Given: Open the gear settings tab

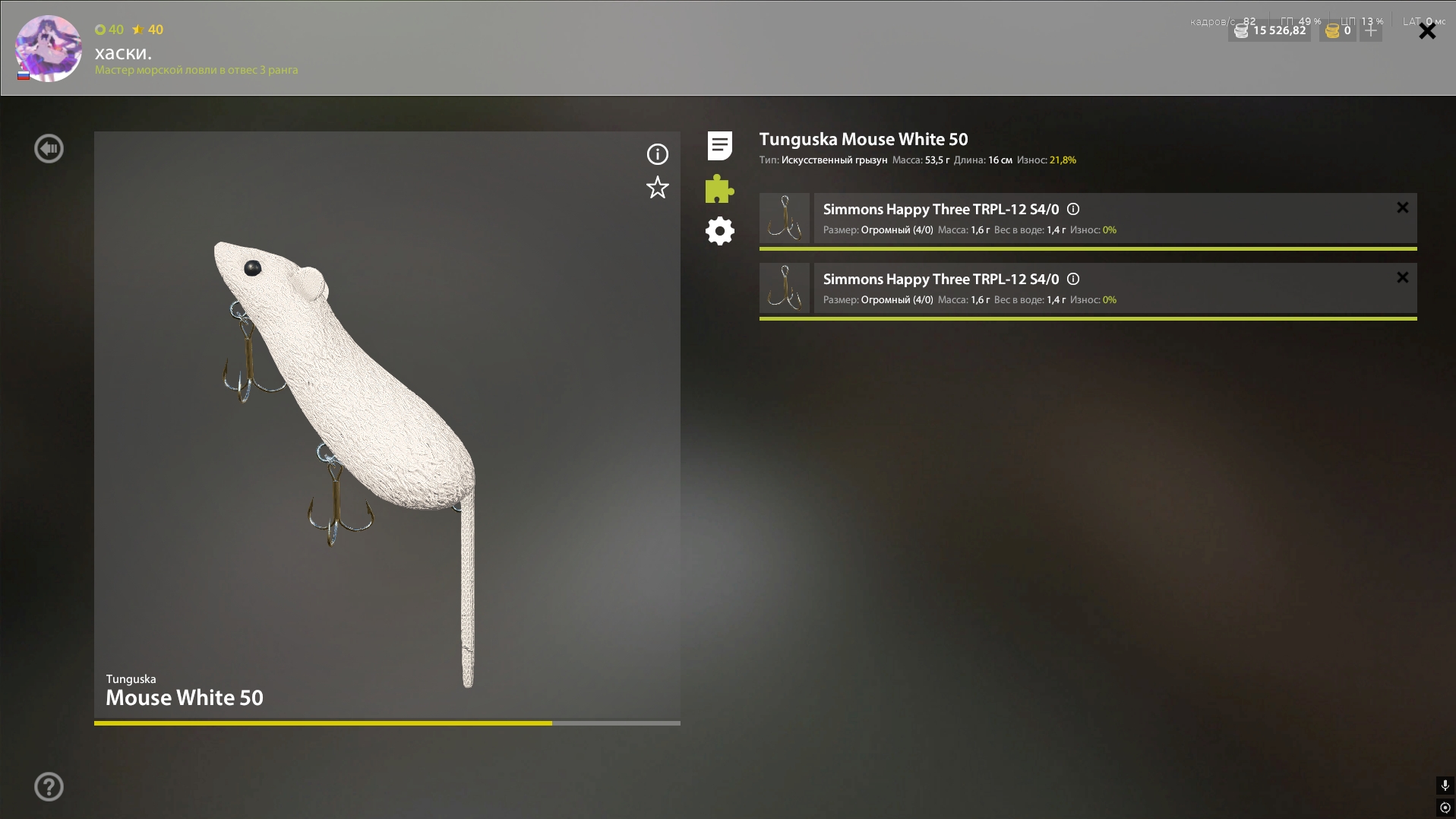Looking at the screenshot, I should [719, 231].
